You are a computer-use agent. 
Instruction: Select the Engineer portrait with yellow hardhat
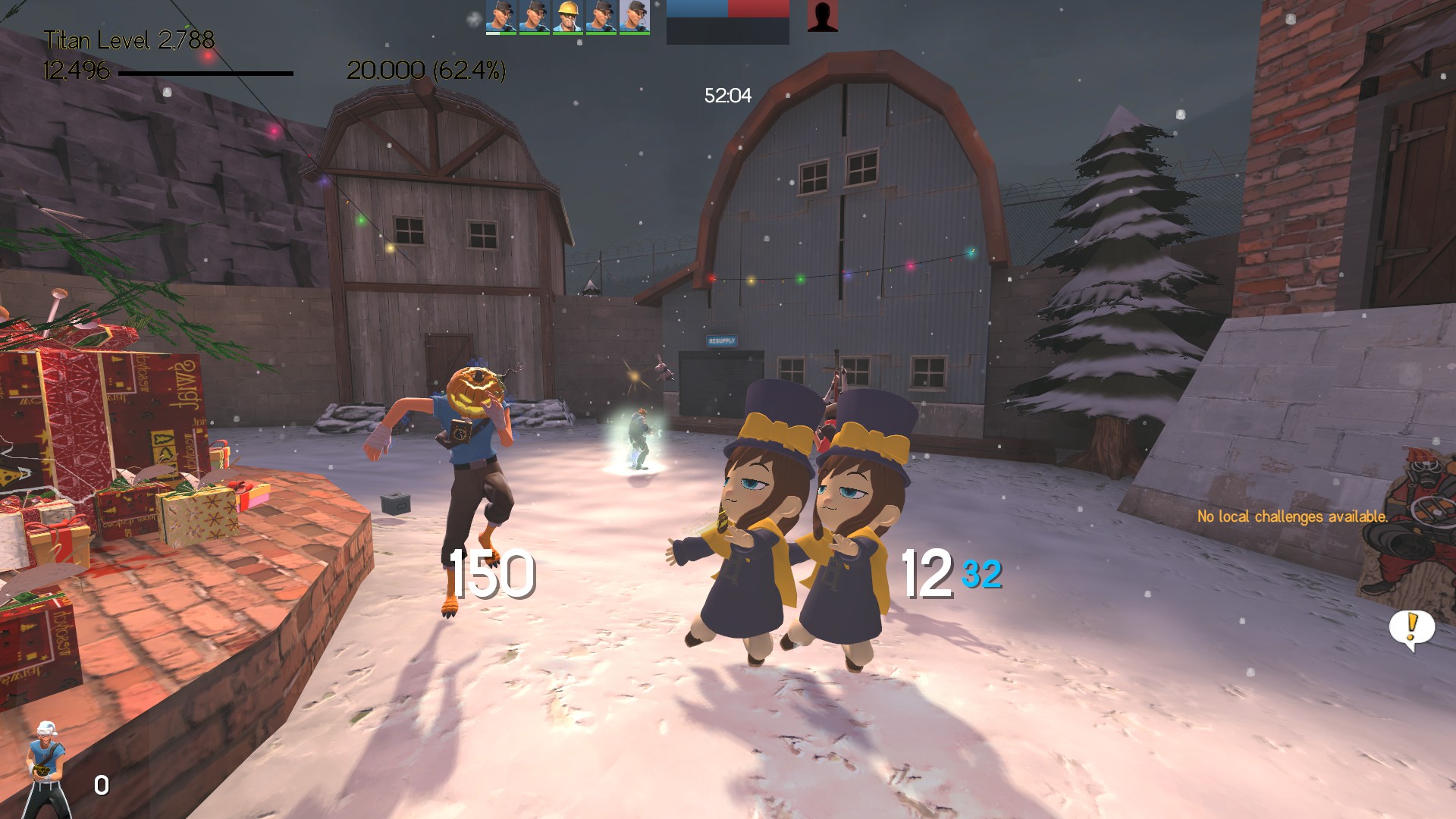pos(567,17)
